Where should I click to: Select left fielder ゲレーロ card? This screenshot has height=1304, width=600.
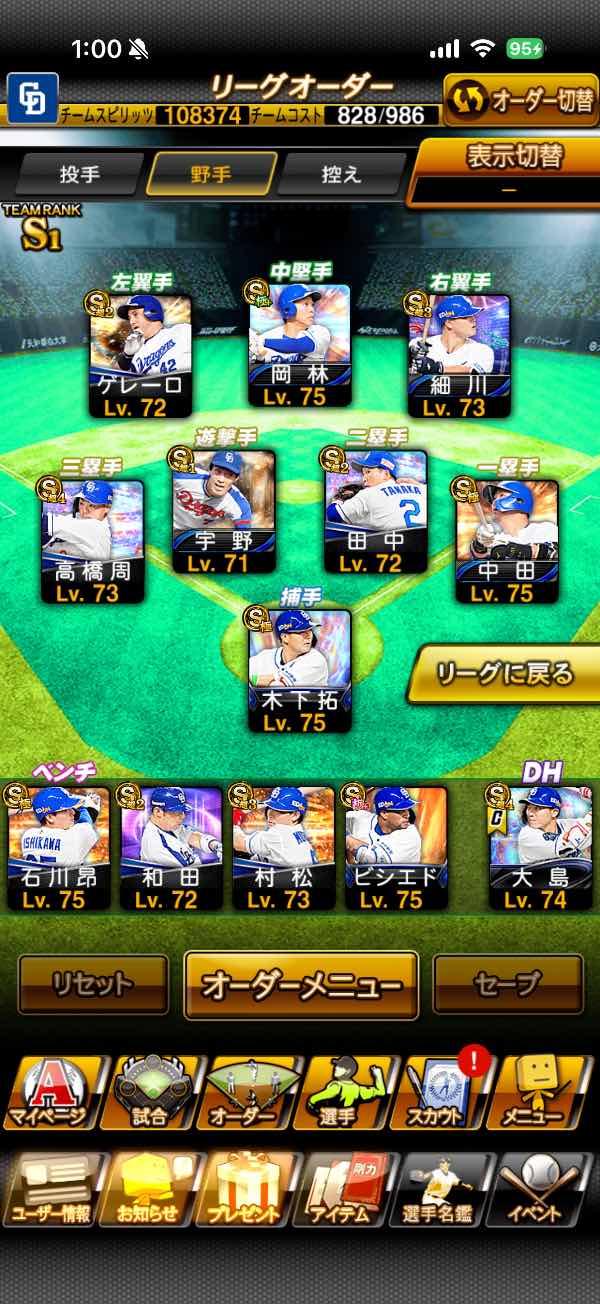[x=140, y=357]
